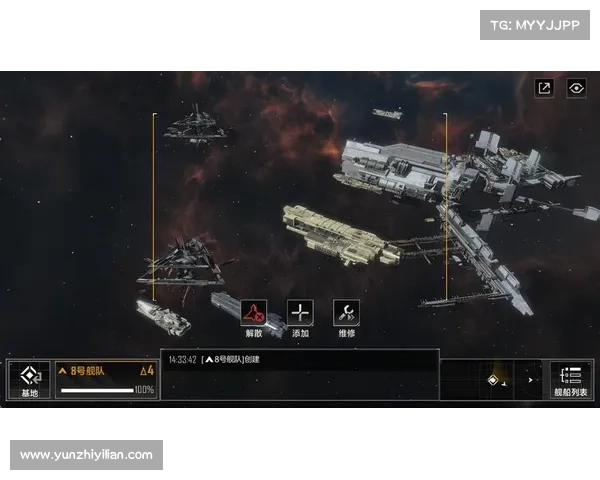The height and width of the screenshot is (480, 600).
Task: Open the 基地 base menu
Action: (x=29, y=380)
